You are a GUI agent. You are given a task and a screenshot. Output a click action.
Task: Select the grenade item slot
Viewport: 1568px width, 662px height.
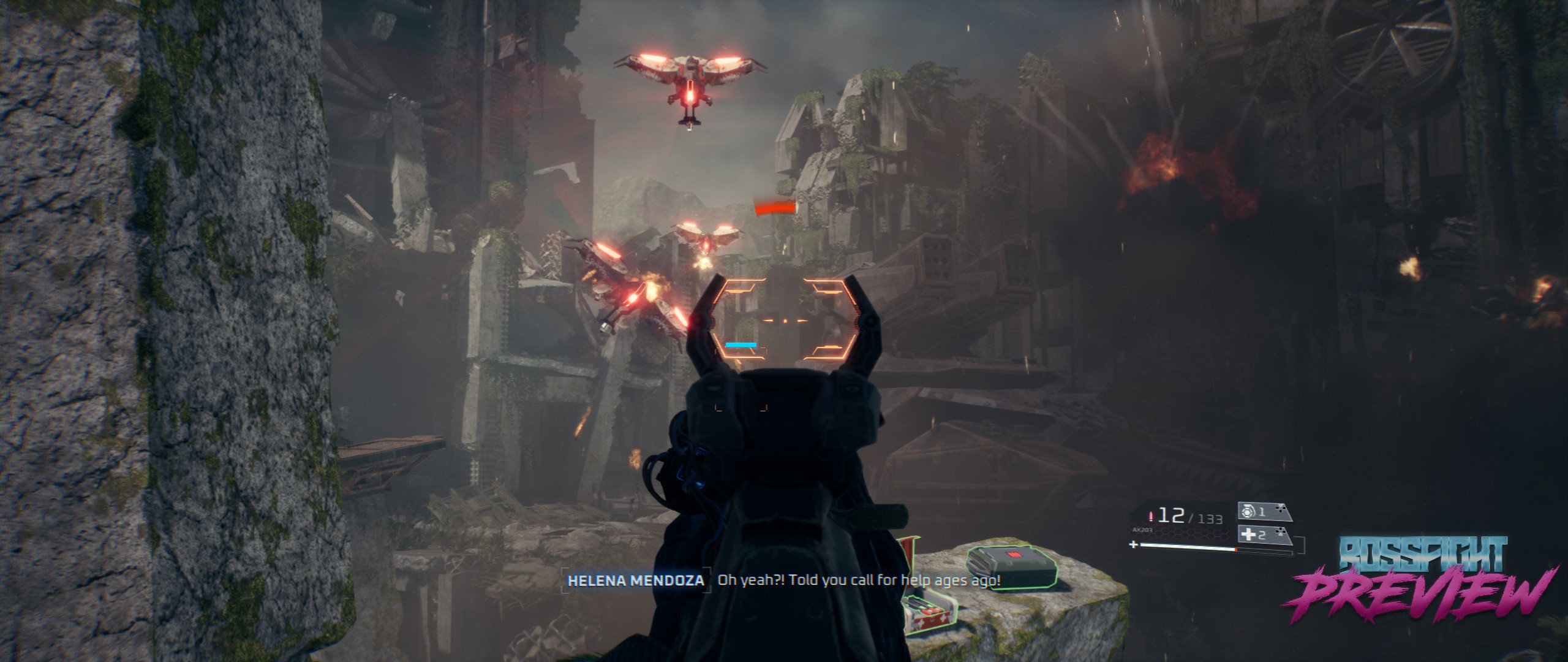pos(1263,512)
